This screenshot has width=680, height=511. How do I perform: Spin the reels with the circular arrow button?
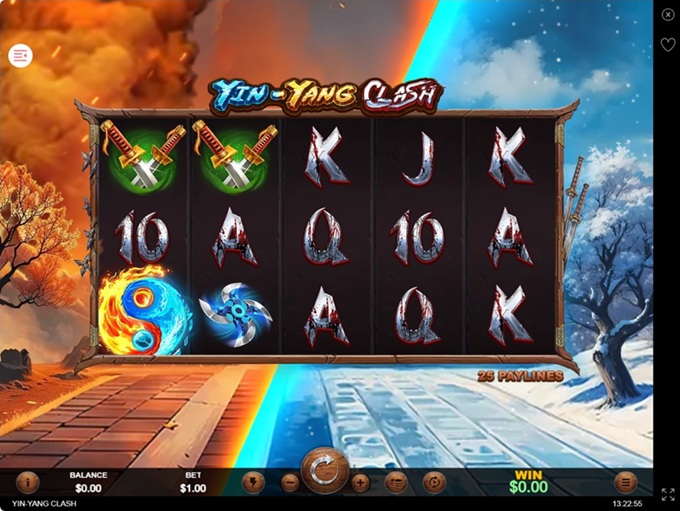[x=324, y=472]
